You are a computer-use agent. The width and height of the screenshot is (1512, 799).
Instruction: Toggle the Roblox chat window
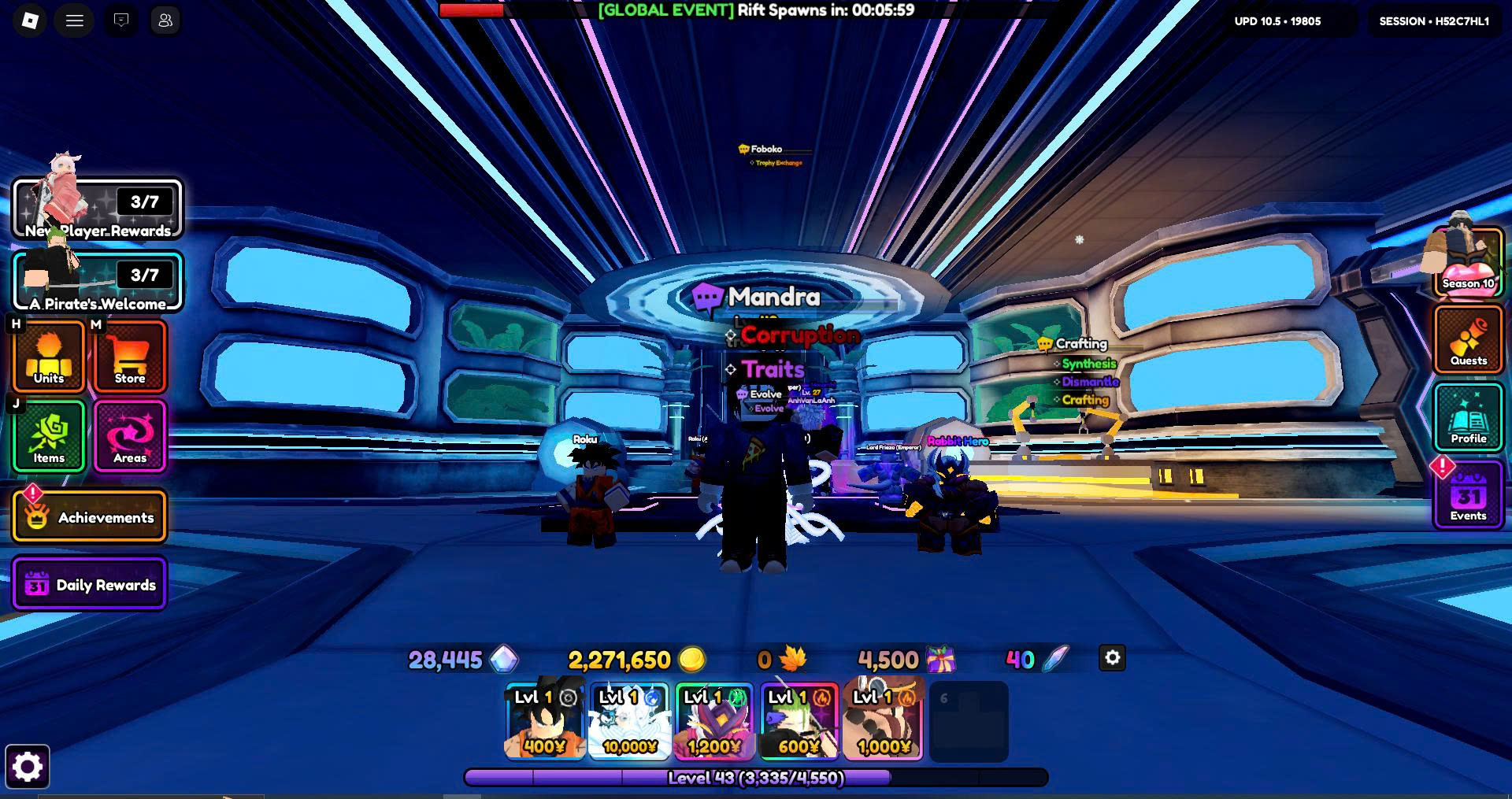pyautogui.click(x=121, y=20)
